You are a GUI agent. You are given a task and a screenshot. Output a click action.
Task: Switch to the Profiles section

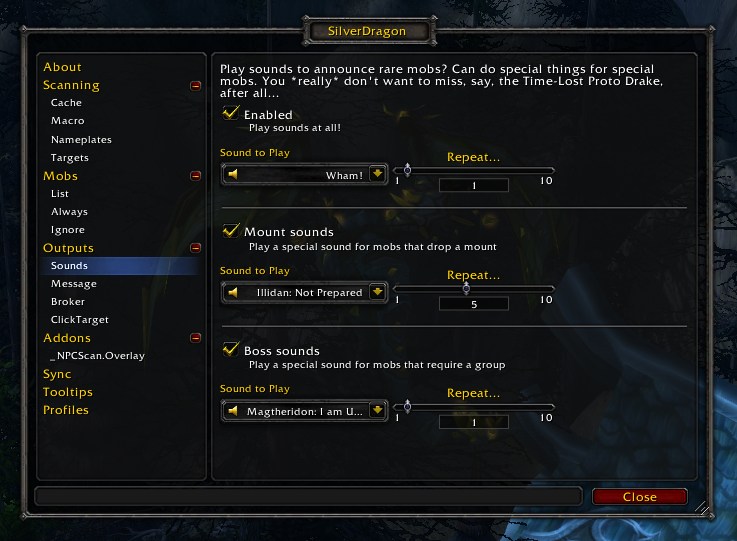(x=66, y=410)
